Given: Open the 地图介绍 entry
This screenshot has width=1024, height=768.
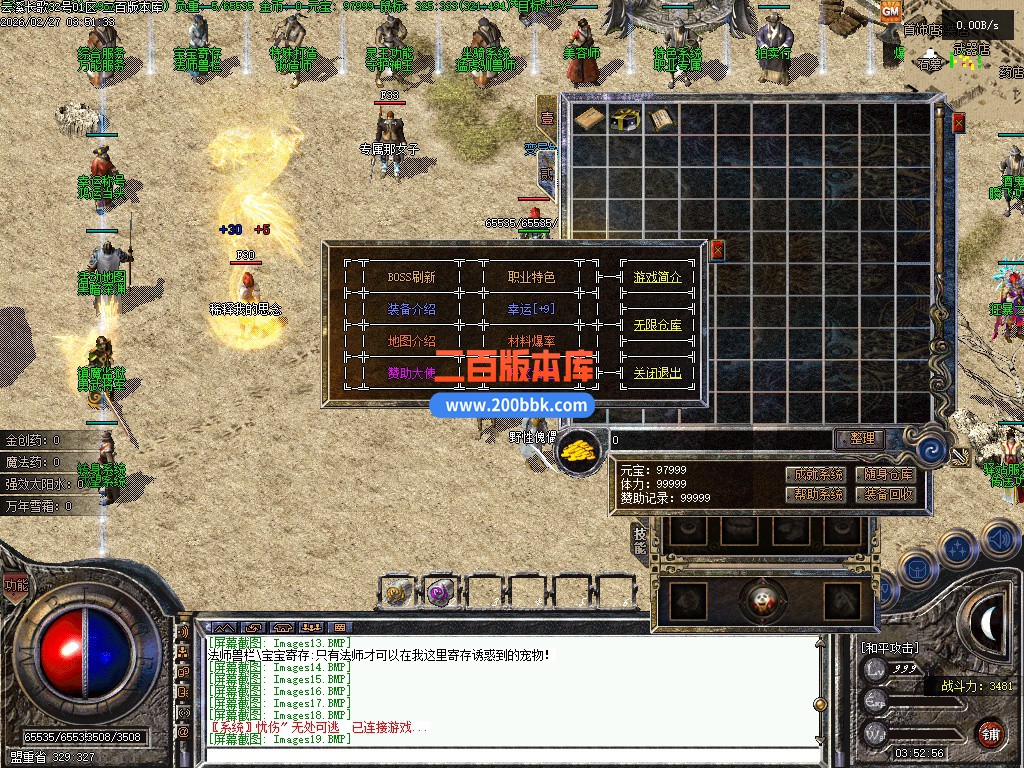Looking at the screenshot, I should coord(411,341).
